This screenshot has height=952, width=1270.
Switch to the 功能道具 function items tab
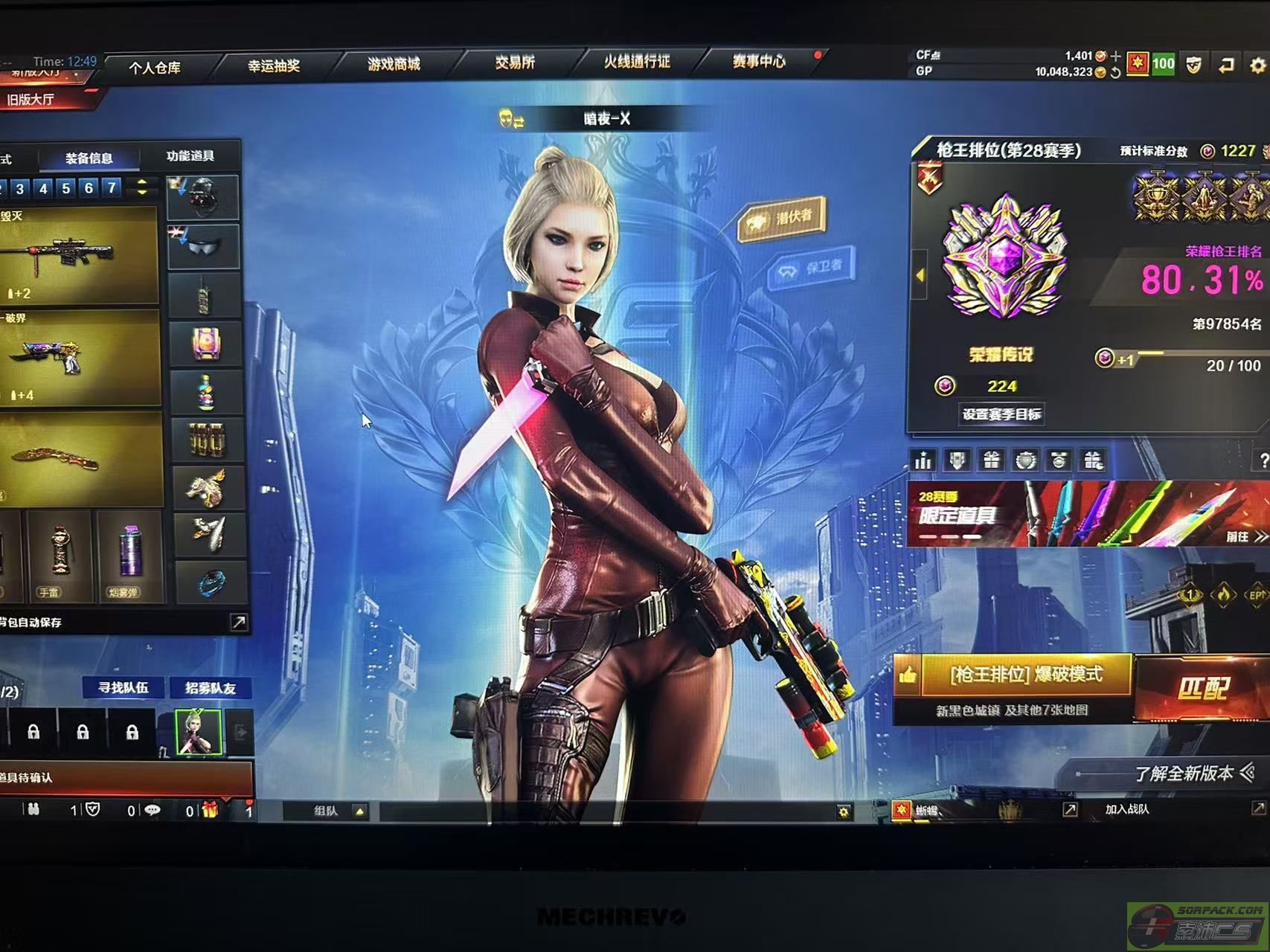coord(190,155)
